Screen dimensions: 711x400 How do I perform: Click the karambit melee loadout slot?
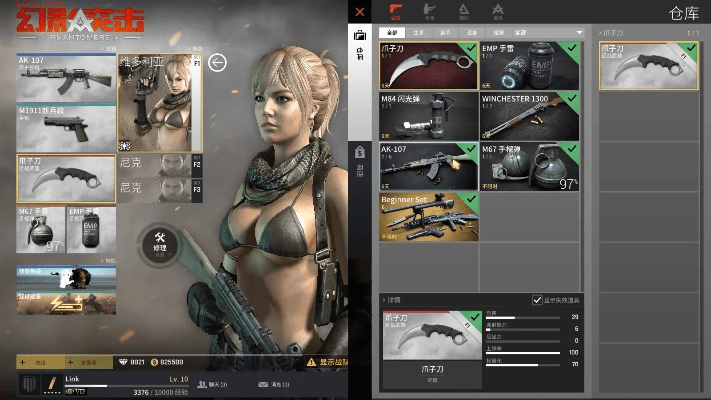pyautogui.click(x=66, y=178)
